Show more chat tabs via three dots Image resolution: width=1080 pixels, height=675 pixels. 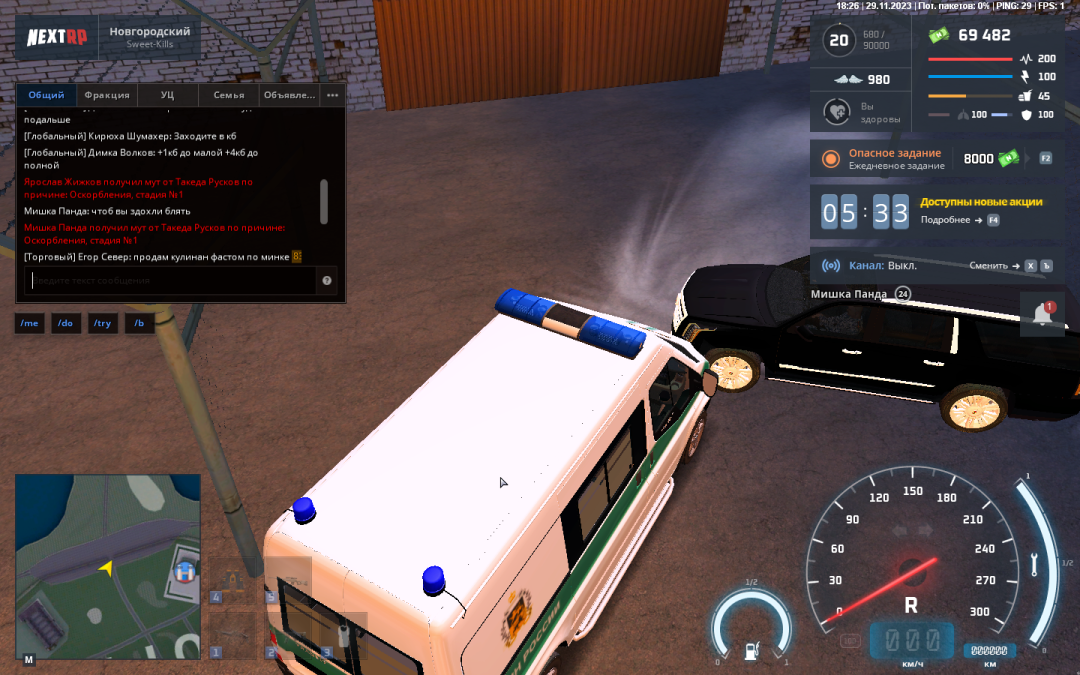point(333,95)
